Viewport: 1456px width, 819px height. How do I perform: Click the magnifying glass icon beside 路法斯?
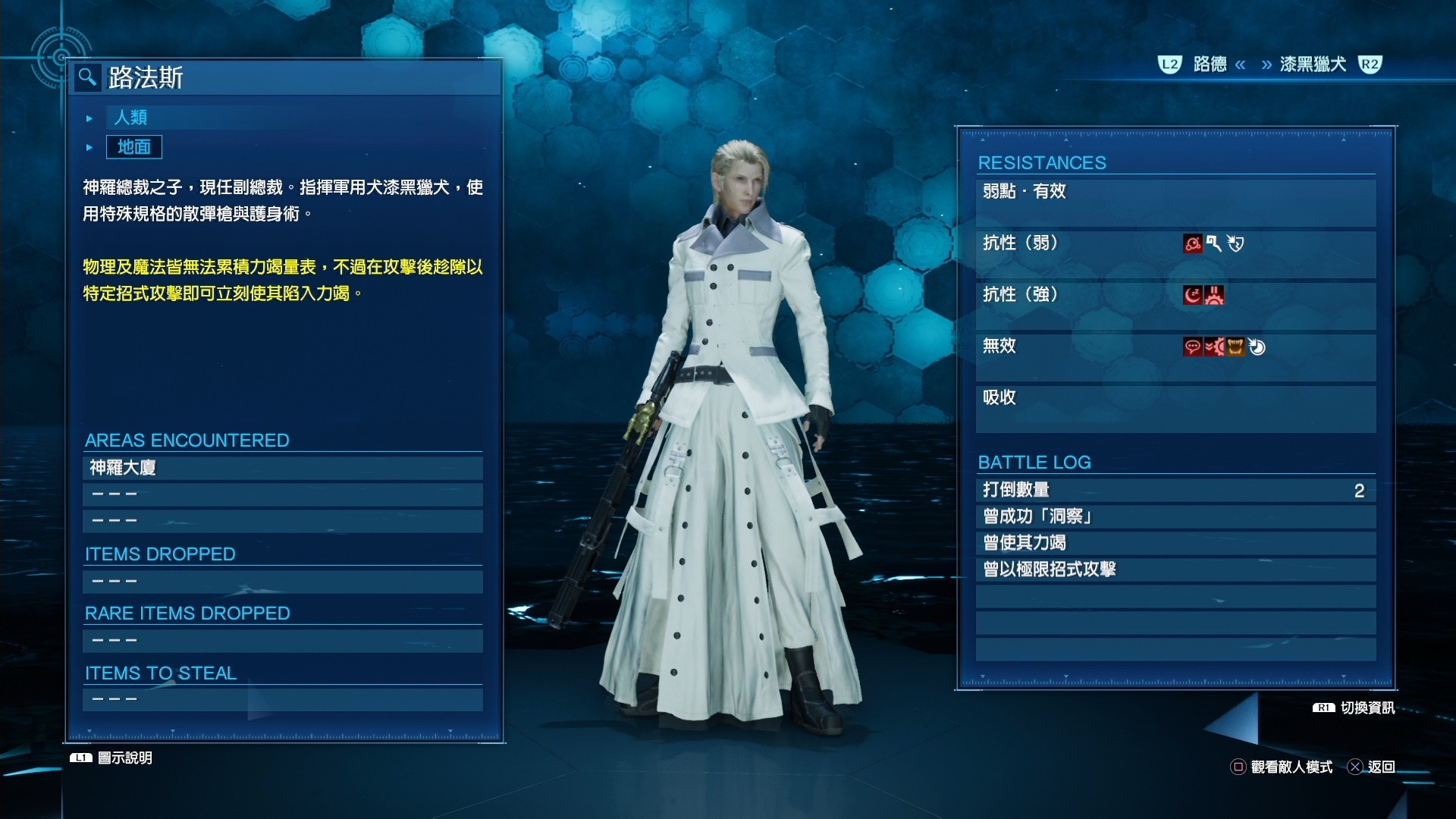point(87,77)
